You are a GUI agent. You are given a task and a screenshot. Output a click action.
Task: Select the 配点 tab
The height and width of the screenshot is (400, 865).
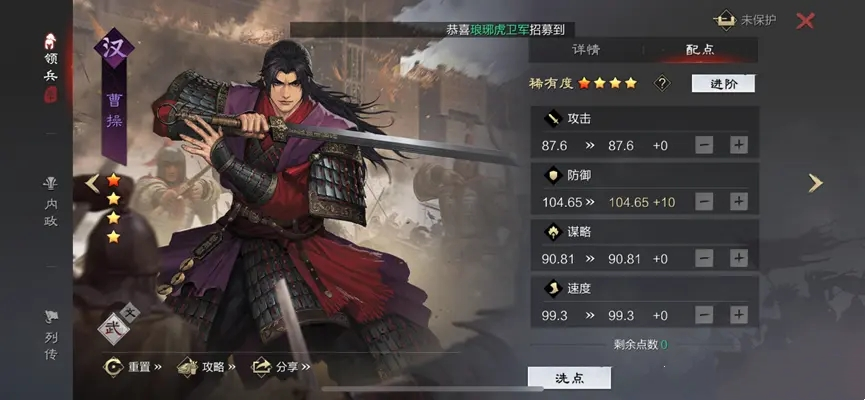point(699,49)
